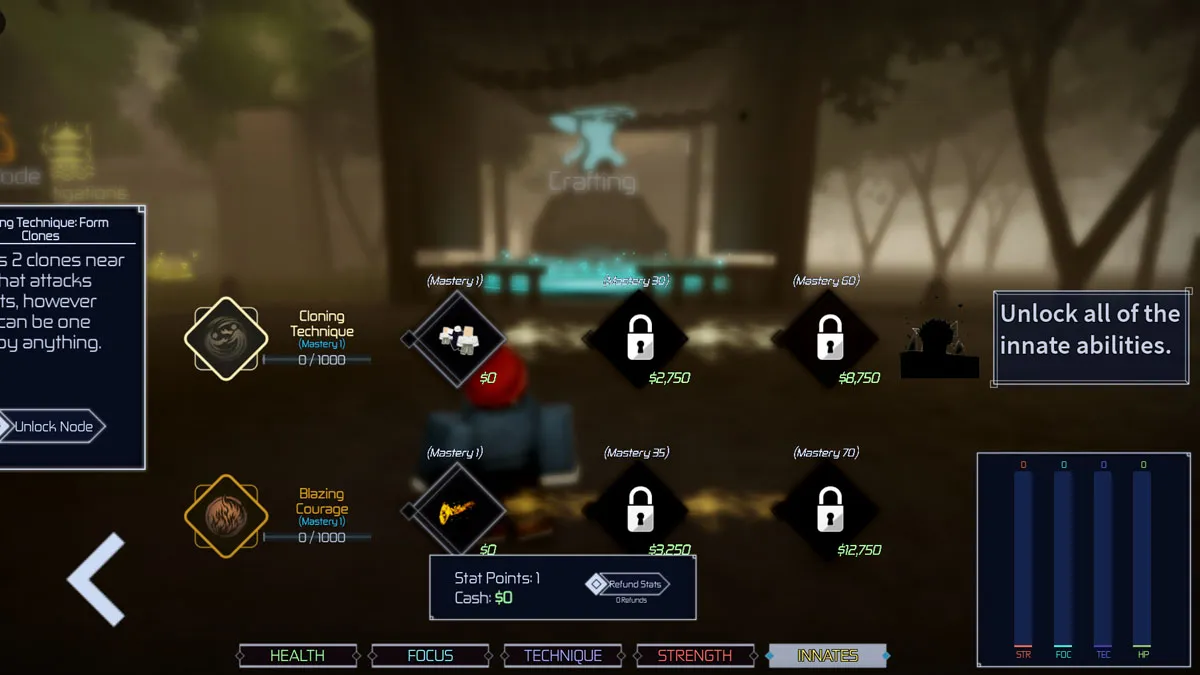Show the STRENGTH tab
The image size is (1200, 675).
695,656
